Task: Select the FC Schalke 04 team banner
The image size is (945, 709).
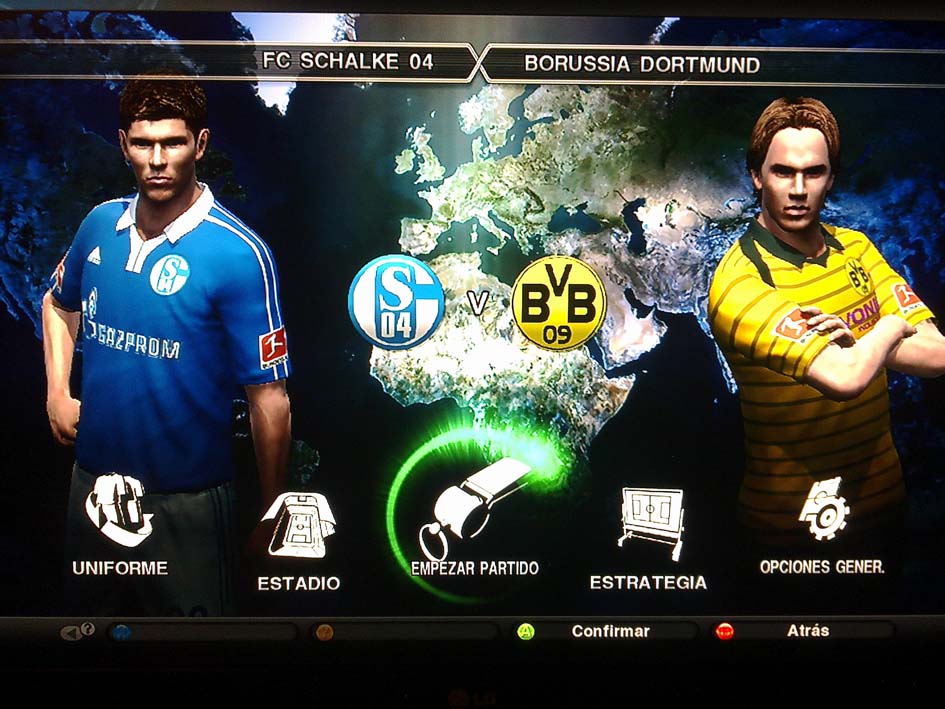Action: click(x=347, y=62)
